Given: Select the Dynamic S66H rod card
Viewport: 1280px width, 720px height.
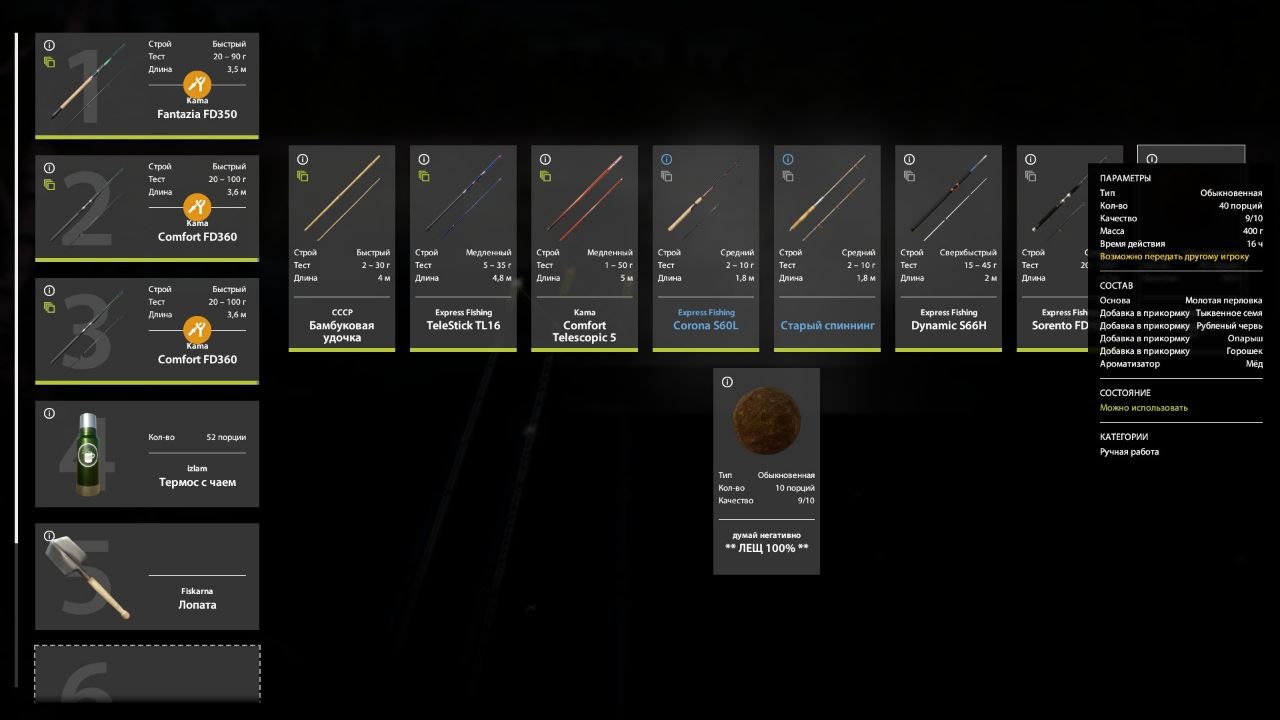Looking at the screenshot, I should point(948,248).
